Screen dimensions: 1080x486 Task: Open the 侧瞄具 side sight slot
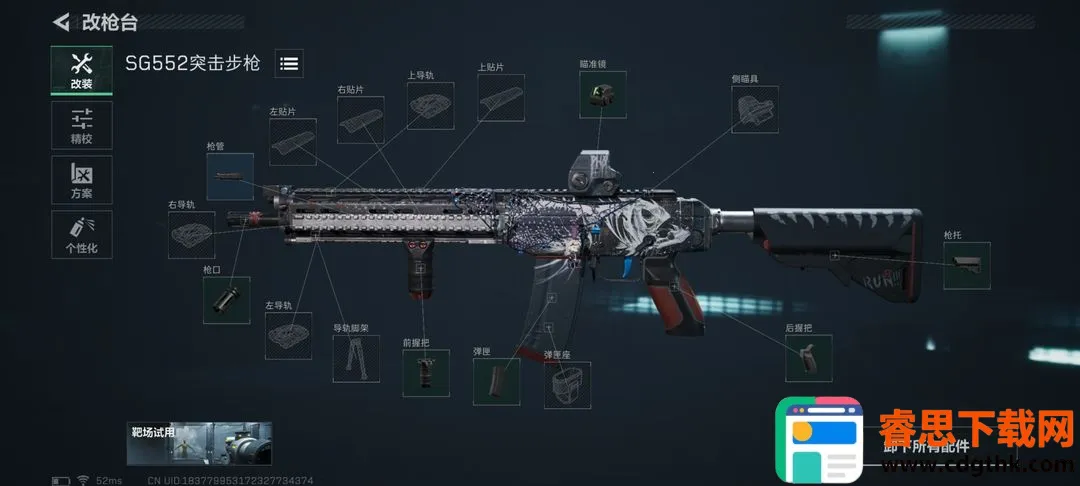pyautogui.click(x=756, y=109)
